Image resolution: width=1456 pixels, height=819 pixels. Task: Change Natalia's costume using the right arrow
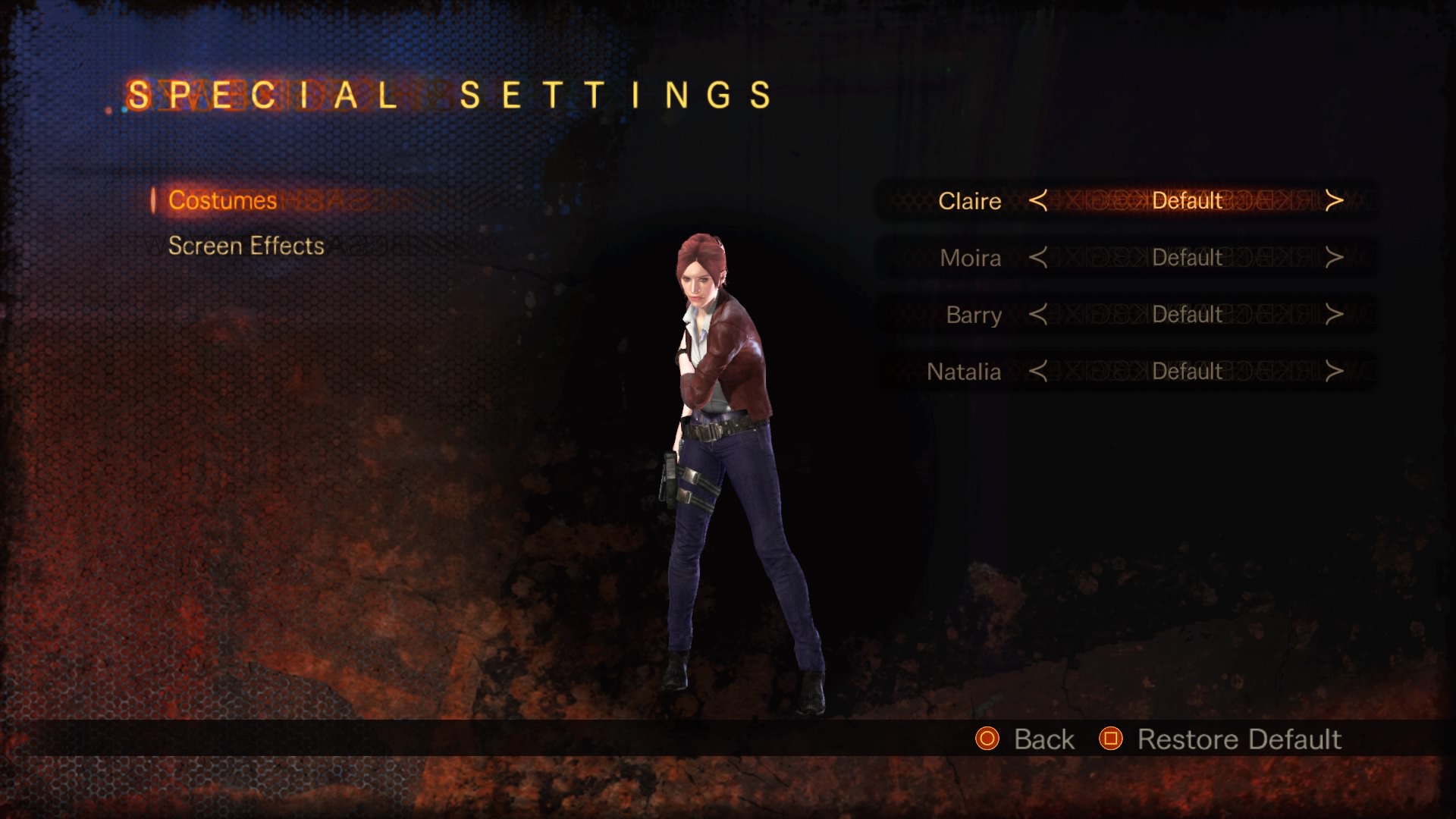click(1334, 372)
